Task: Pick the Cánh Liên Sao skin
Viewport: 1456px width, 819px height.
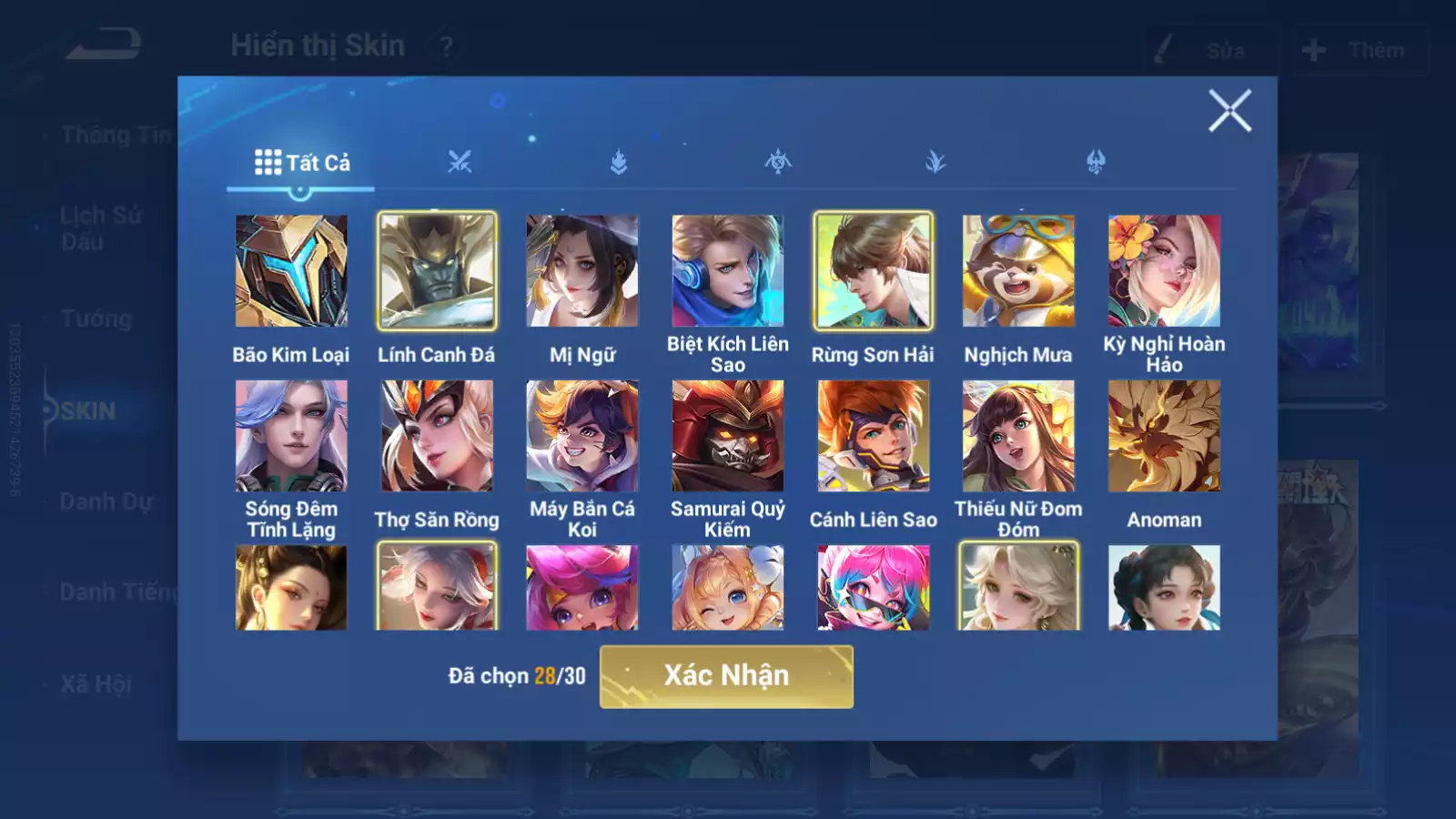Action: pos(873,436)
